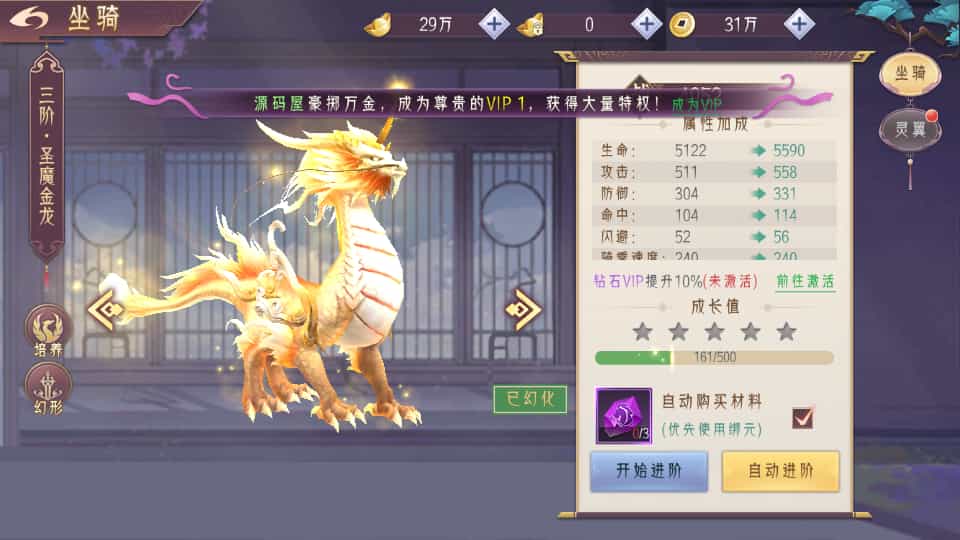
Task: Follow the 前往激活 link for diamond VIP
Action: coord(806,281)
